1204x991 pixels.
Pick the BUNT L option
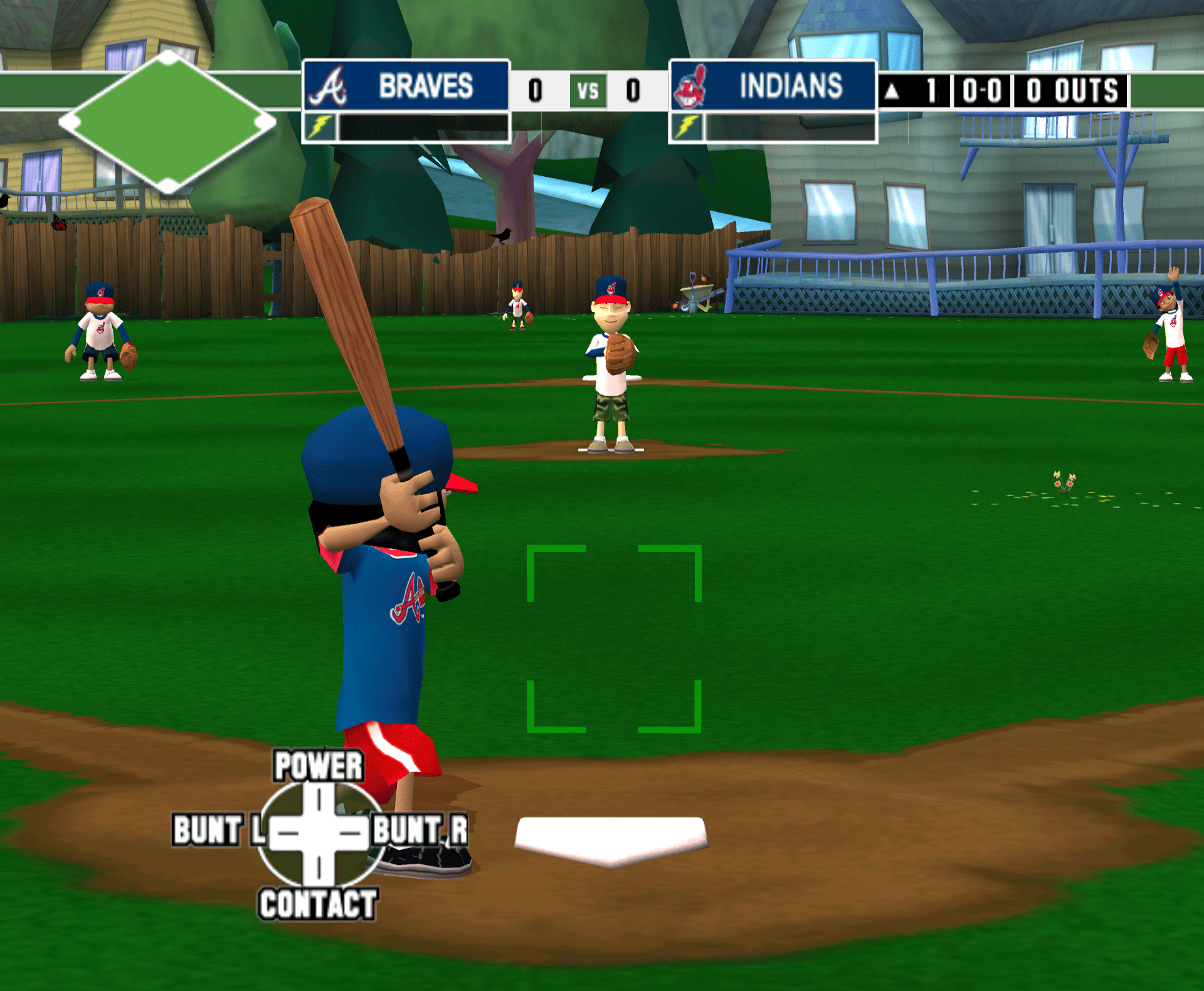tap(218, 830)
